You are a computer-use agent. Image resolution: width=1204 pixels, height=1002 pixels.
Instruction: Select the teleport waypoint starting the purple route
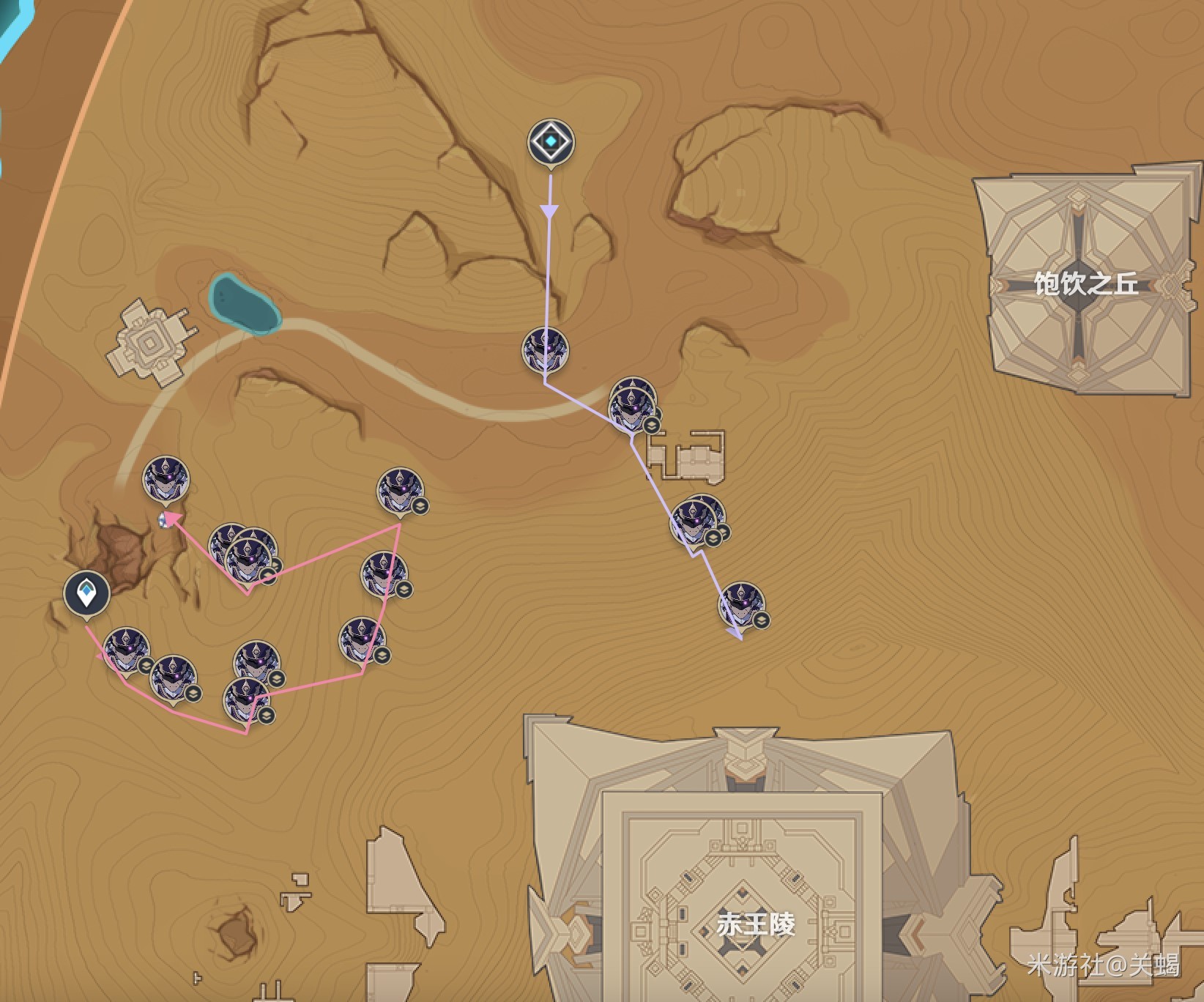551,142
